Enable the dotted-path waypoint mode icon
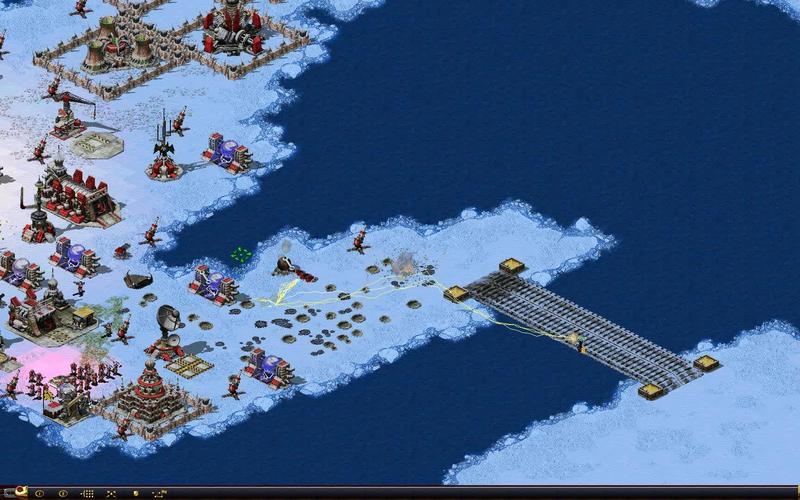This screenshot has height=500, width=800. click(x=160, y=493)
